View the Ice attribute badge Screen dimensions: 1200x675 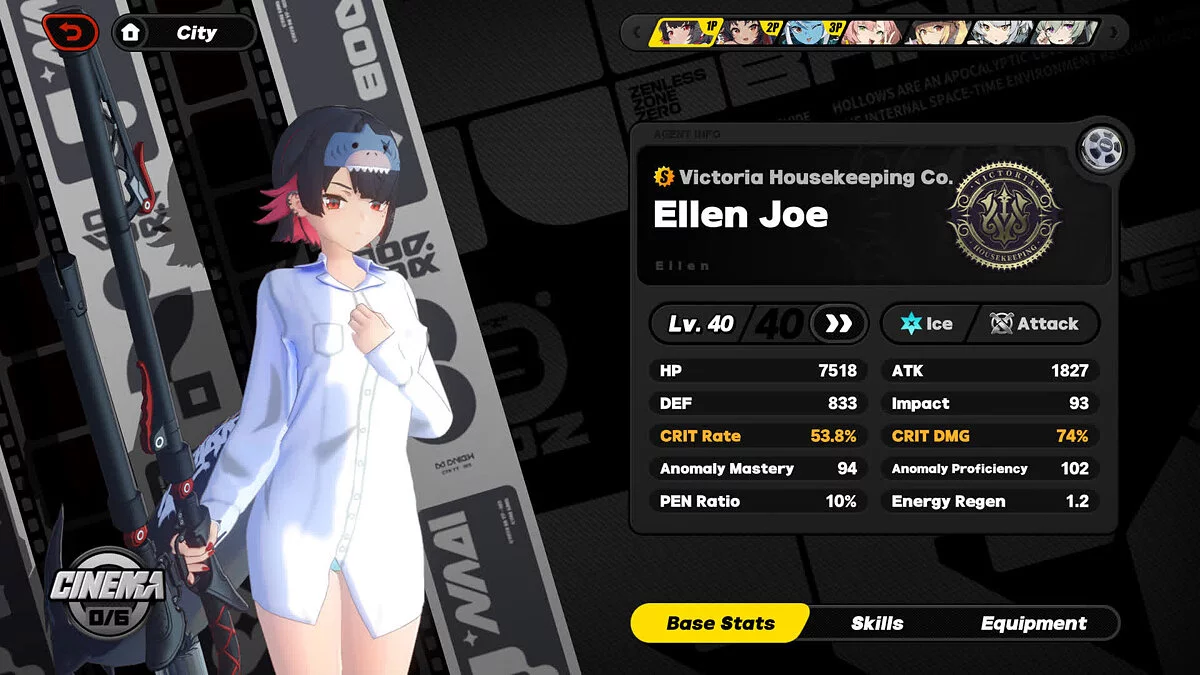[x=926, y=323]
